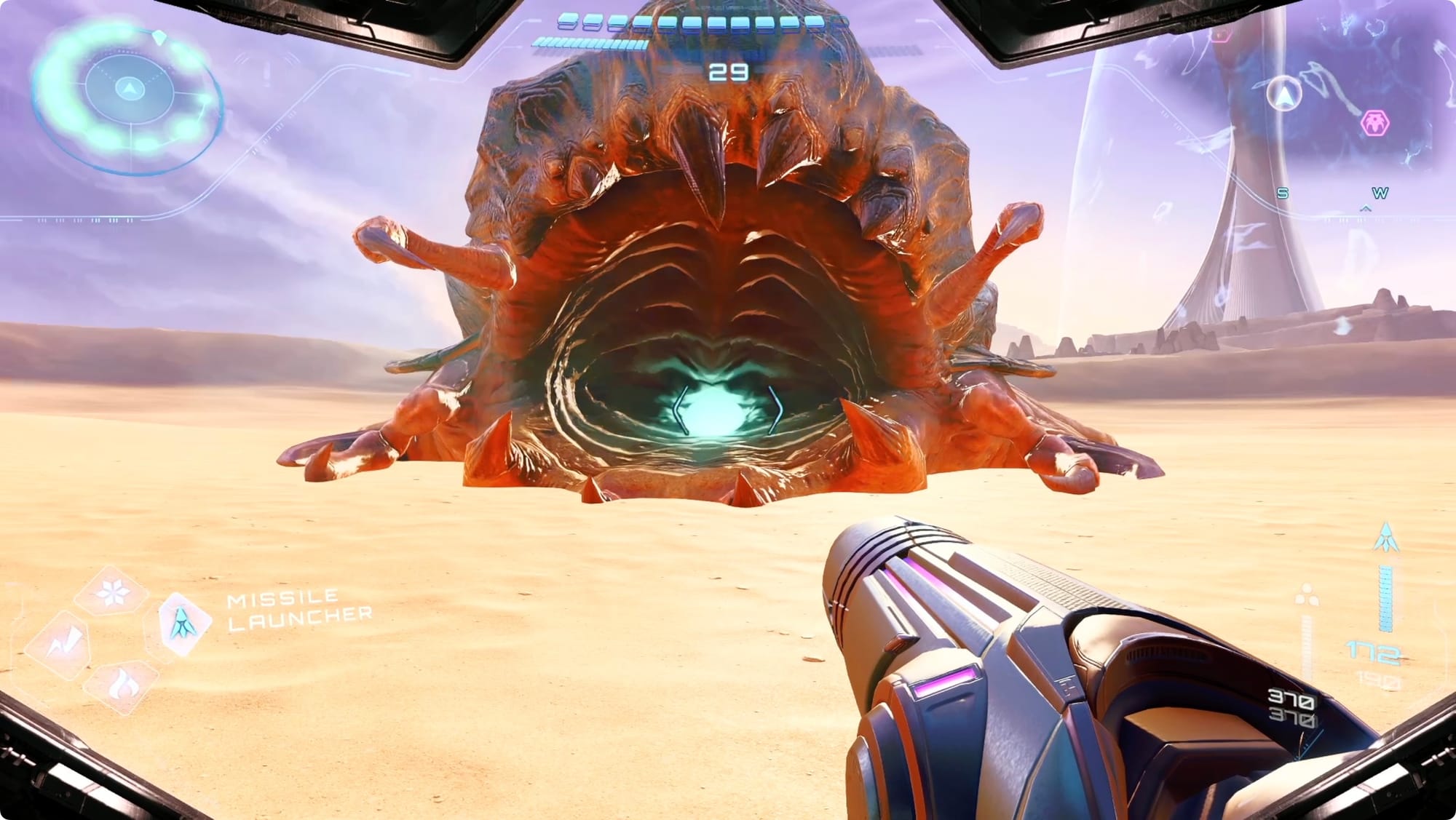Activate the flame fire shot icon
The height and width of the screenshot is (820, 1456).
pos(121,685)
